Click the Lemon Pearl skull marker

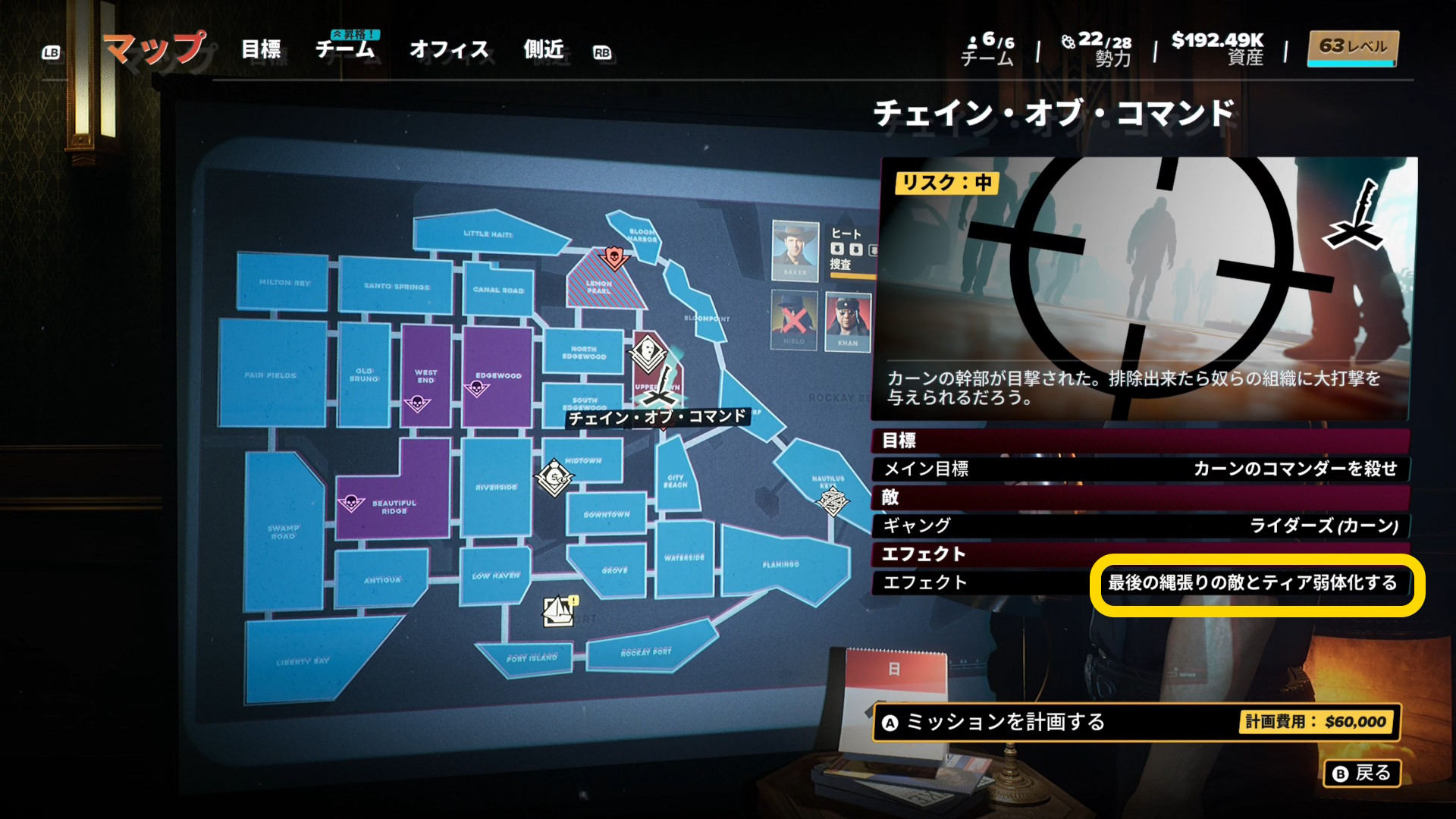pyautogui.click(x=613, y=258)
